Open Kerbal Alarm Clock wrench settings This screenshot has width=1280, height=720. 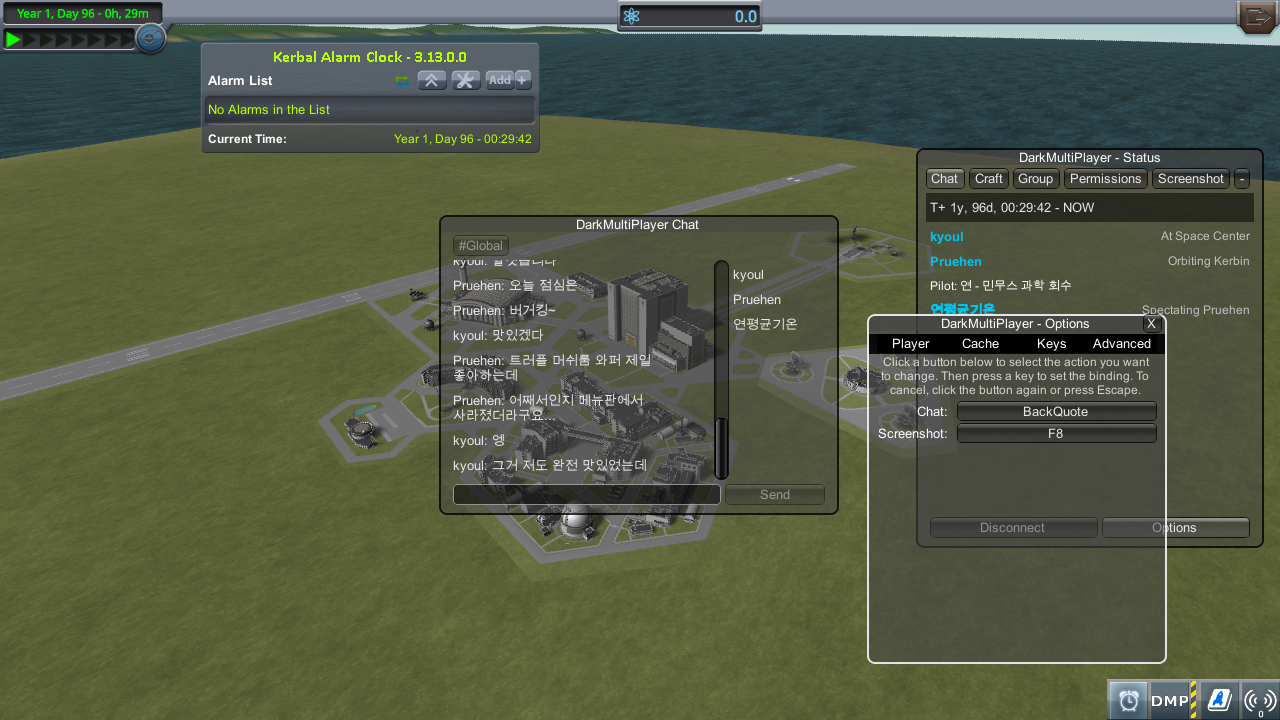pyautogui.click(x=466, y=80)
